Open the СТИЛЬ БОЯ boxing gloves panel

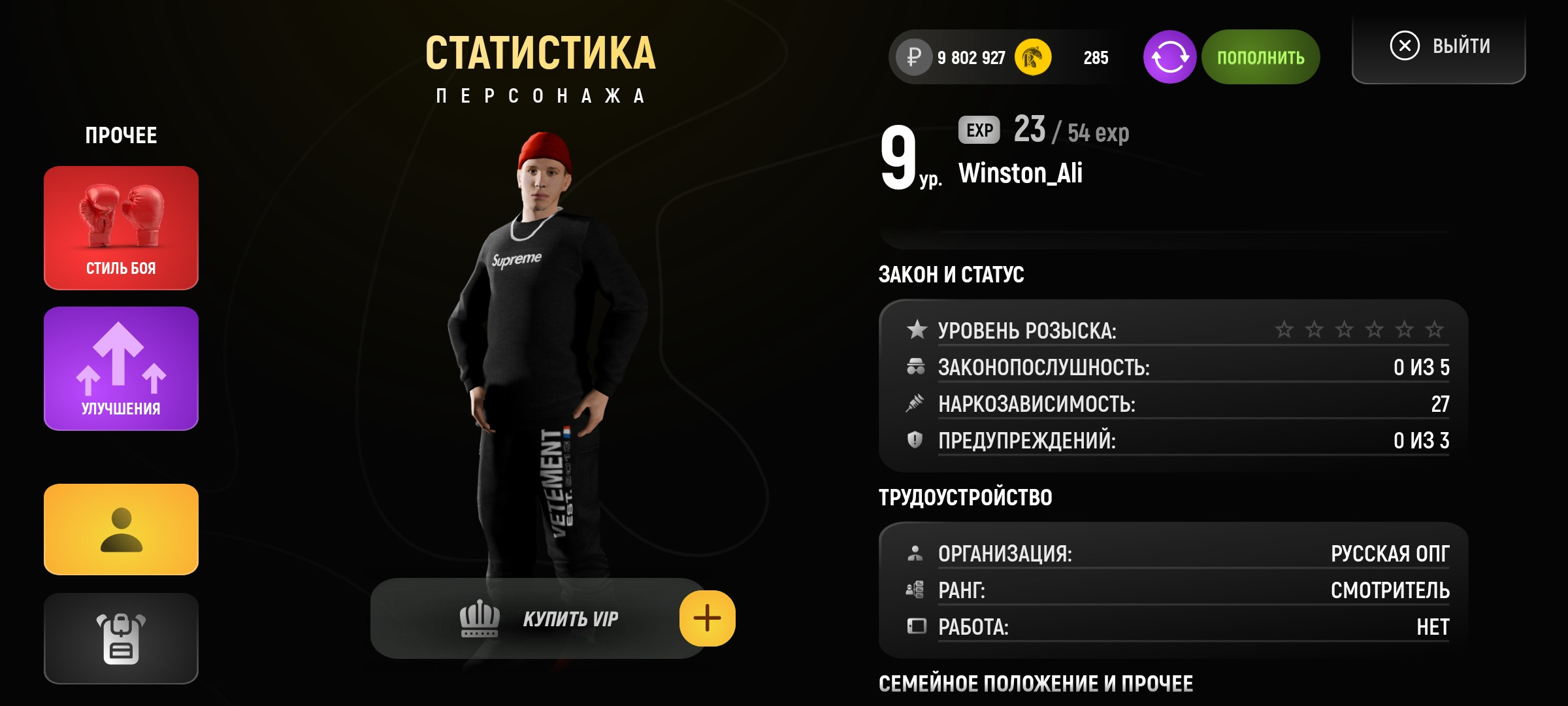(x=120, y=229)
